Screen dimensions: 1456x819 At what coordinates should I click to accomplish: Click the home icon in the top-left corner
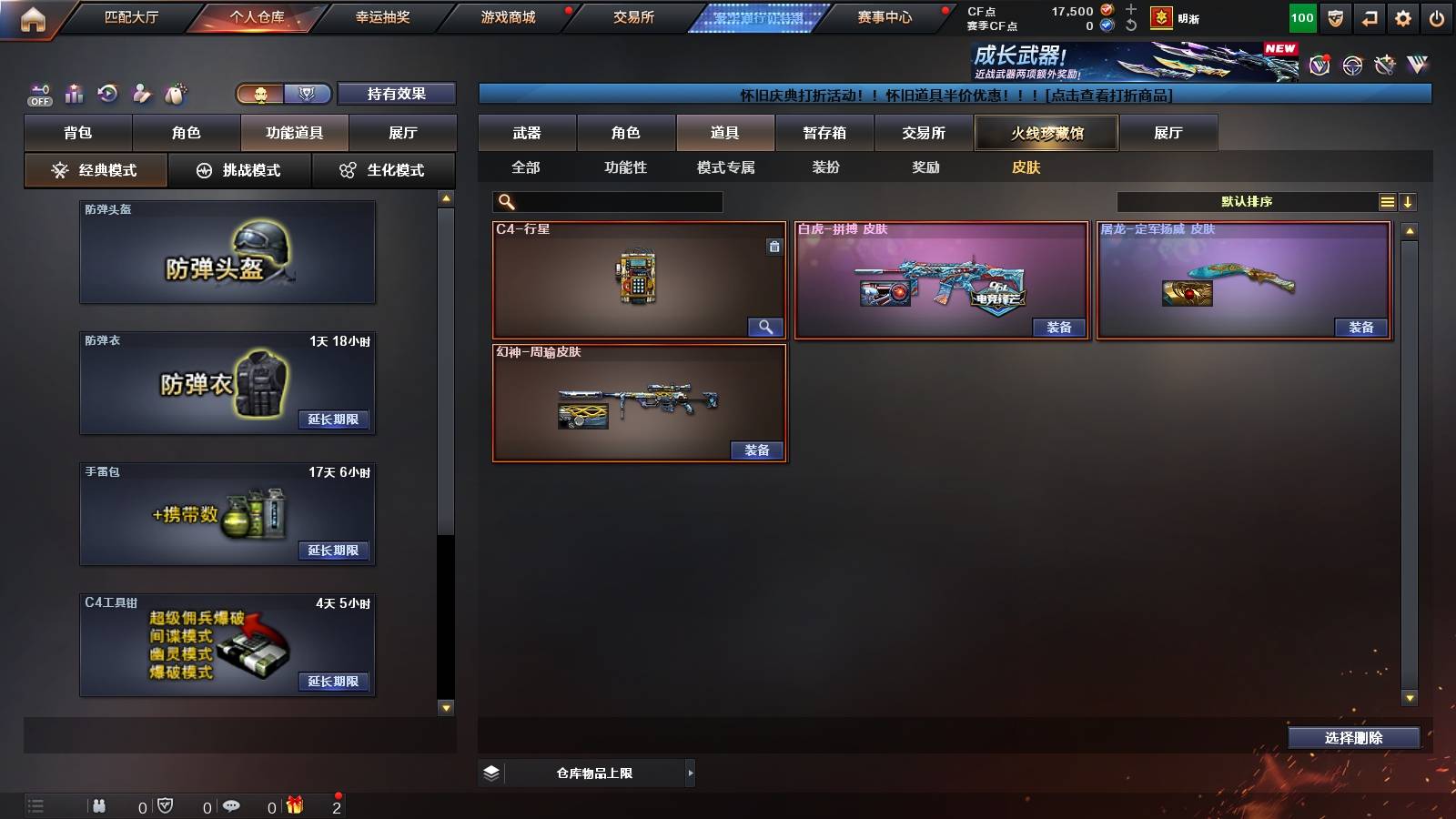(x=33, y=16)
